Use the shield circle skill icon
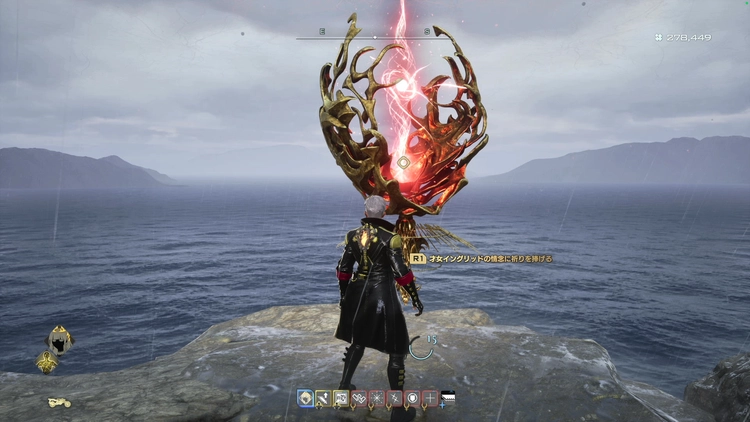This screenshot has width=750, height=422. pyautogui.click(x=412, y=398)
